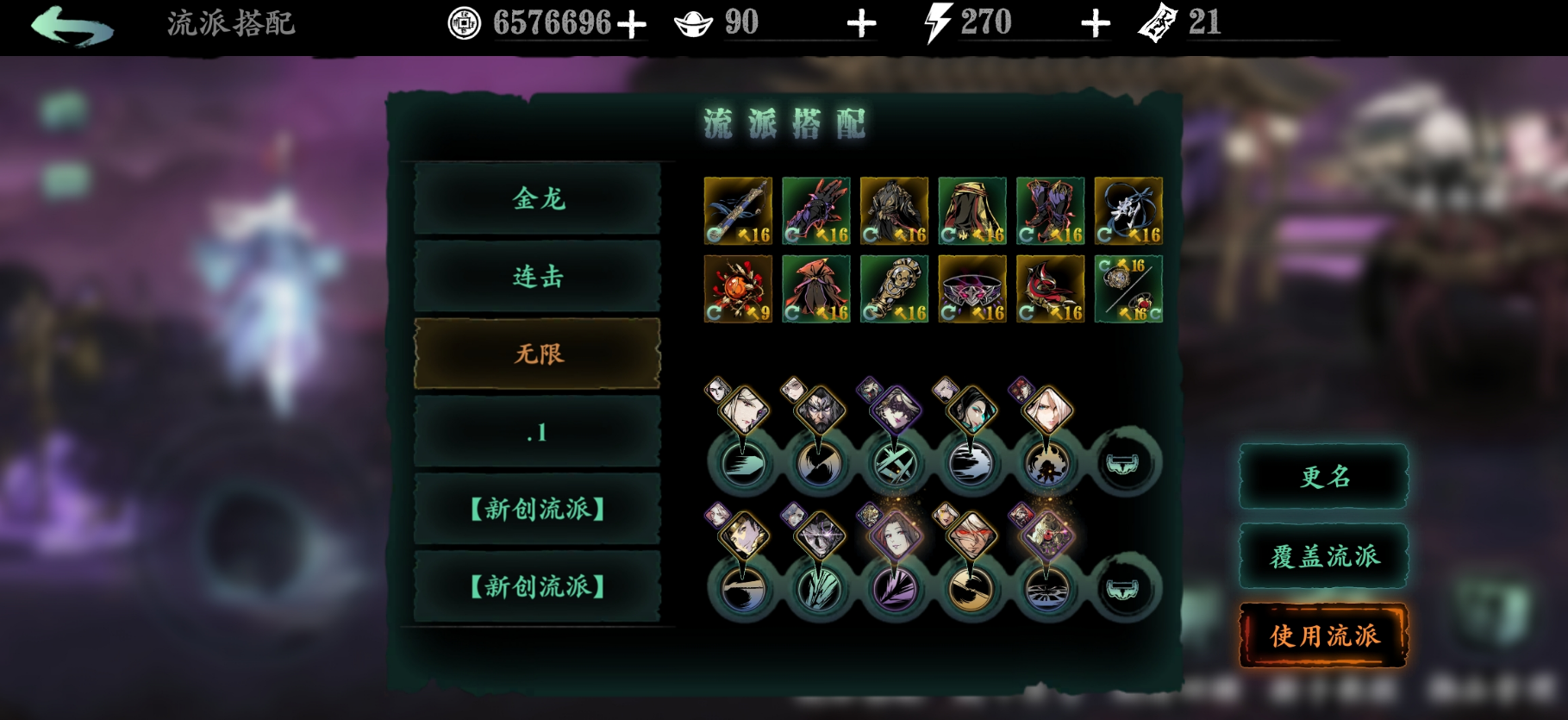
Task: Open the pink-eyed demon belt slot
Action: tap(972, 289)
